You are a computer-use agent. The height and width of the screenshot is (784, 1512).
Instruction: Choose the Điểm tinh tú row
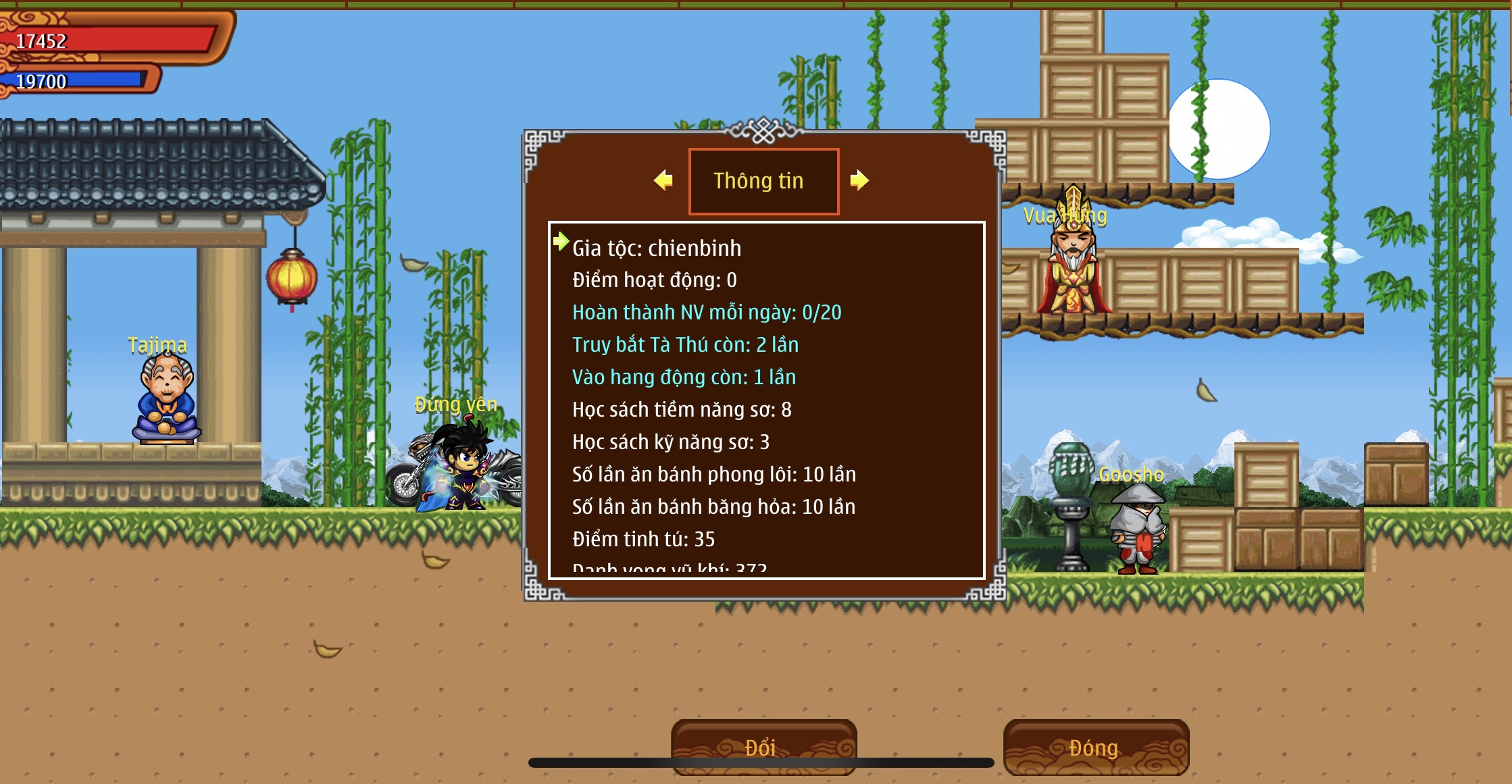643,540
